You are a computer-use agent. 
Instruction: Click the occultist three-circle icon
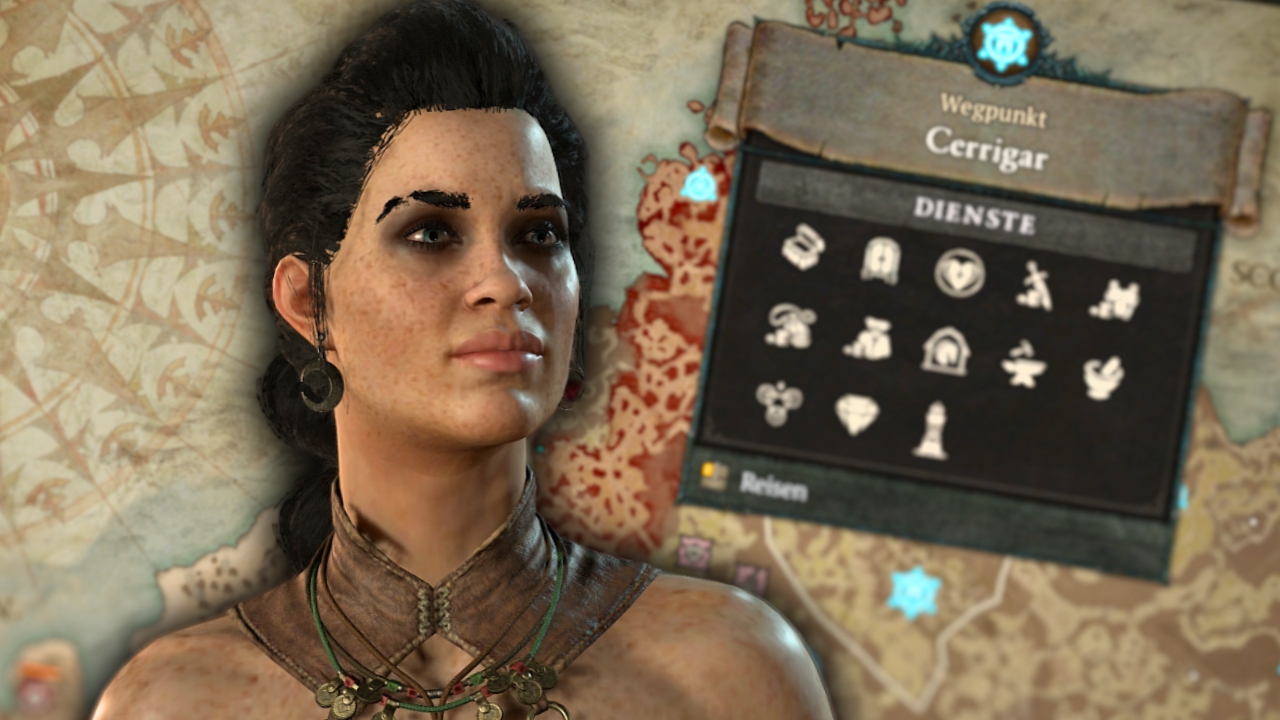[x=778, y=403]
